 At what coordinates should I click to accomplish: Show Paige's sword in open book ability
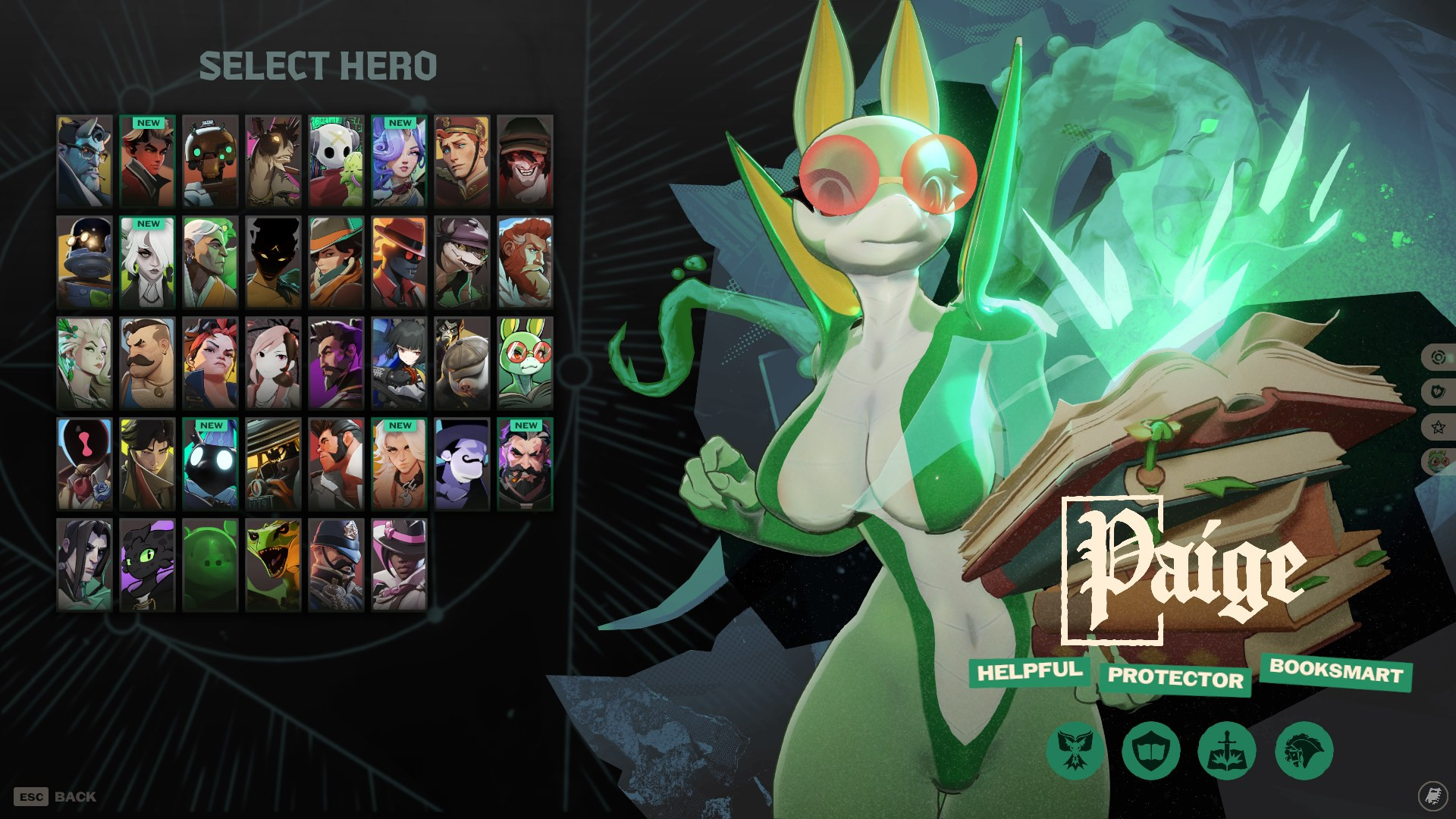pos(1227,750)
